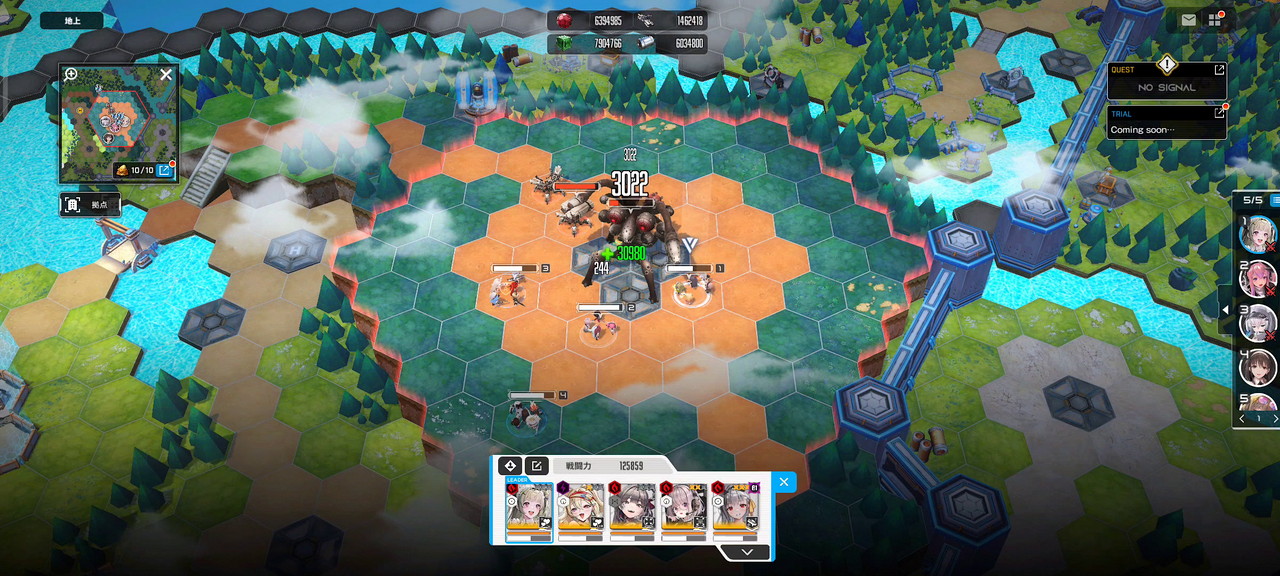
Task: Select the leader character card
Action: pos(529,507)
